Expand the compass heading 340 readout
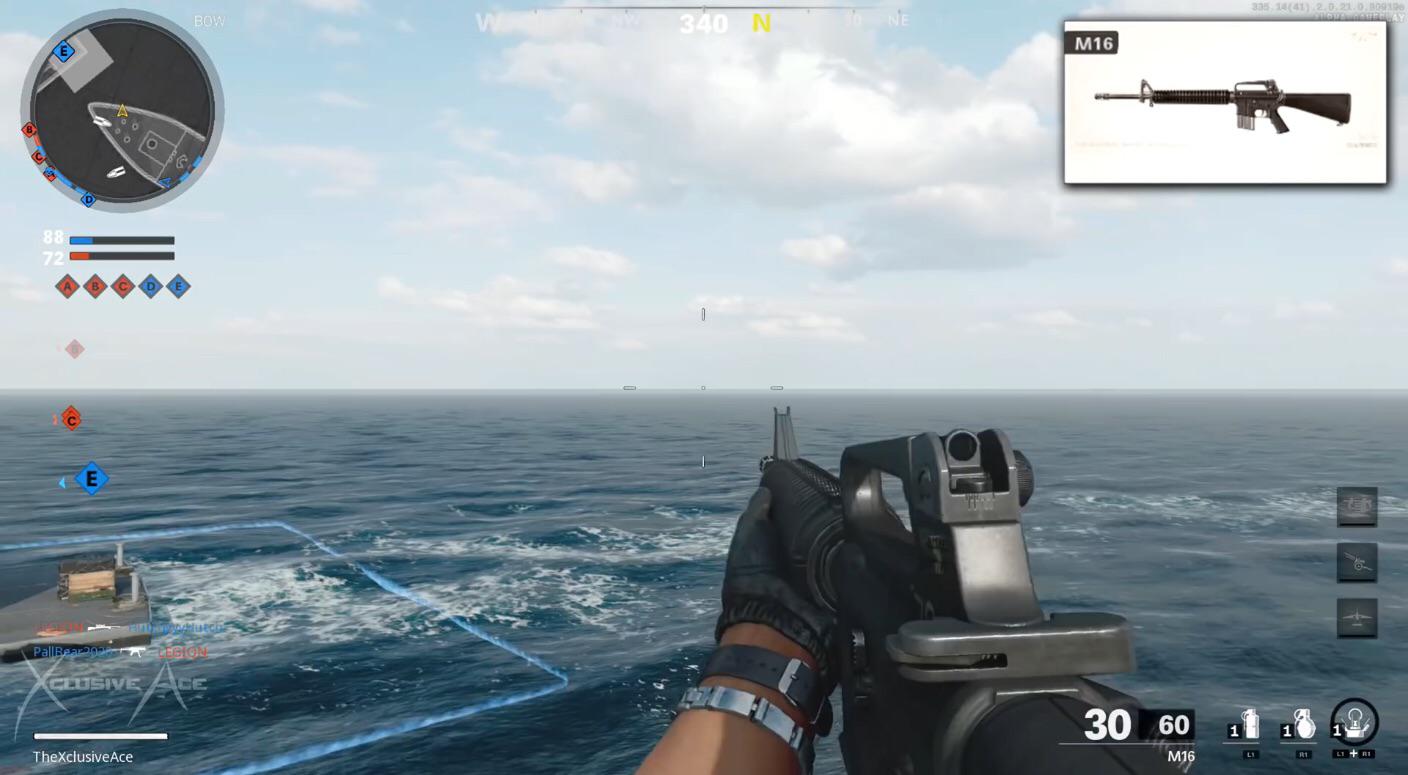This screenshot has width=1408, height=775. click(704, 24)
